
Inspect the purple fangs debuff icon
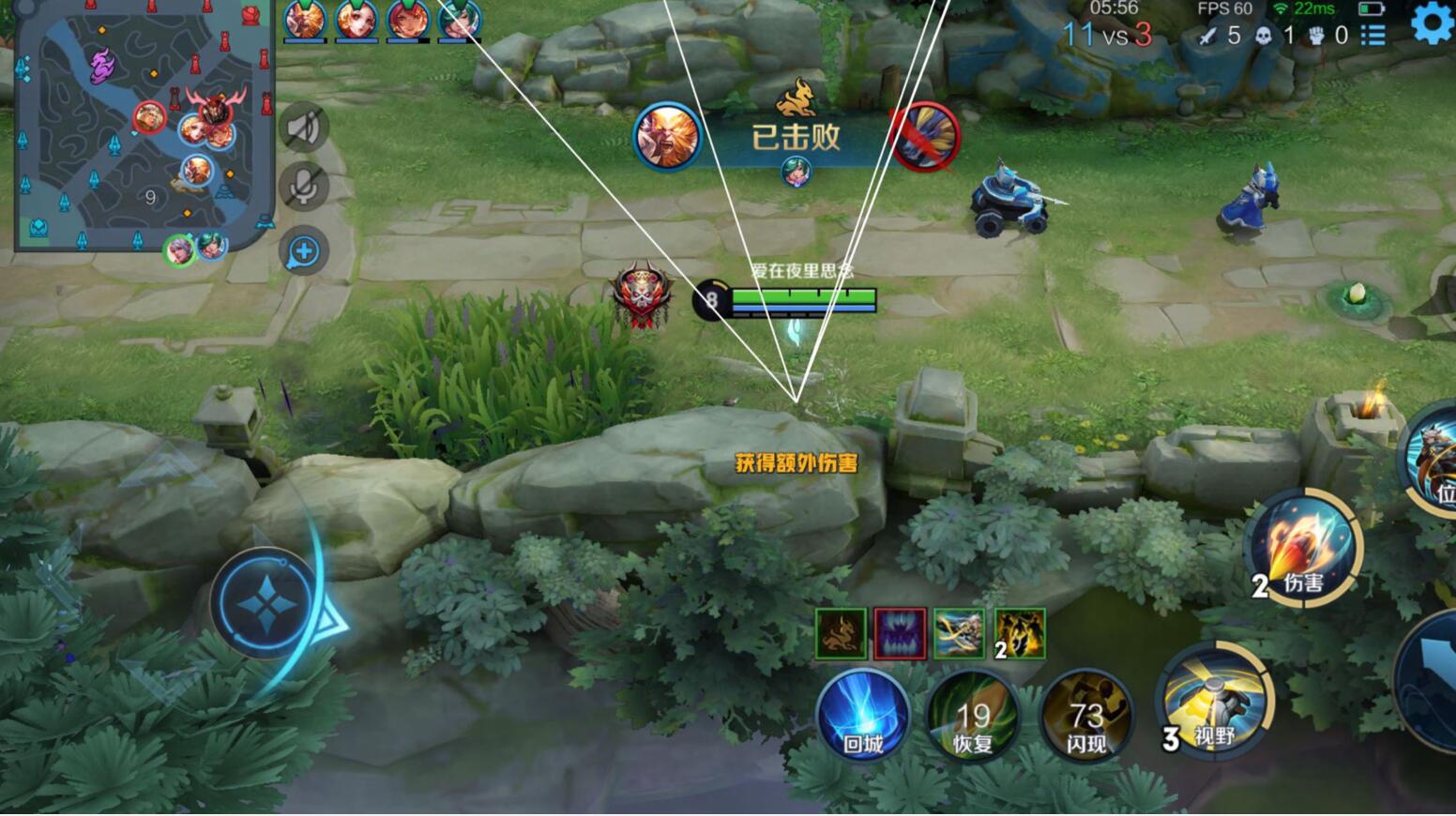coord(902,633)
